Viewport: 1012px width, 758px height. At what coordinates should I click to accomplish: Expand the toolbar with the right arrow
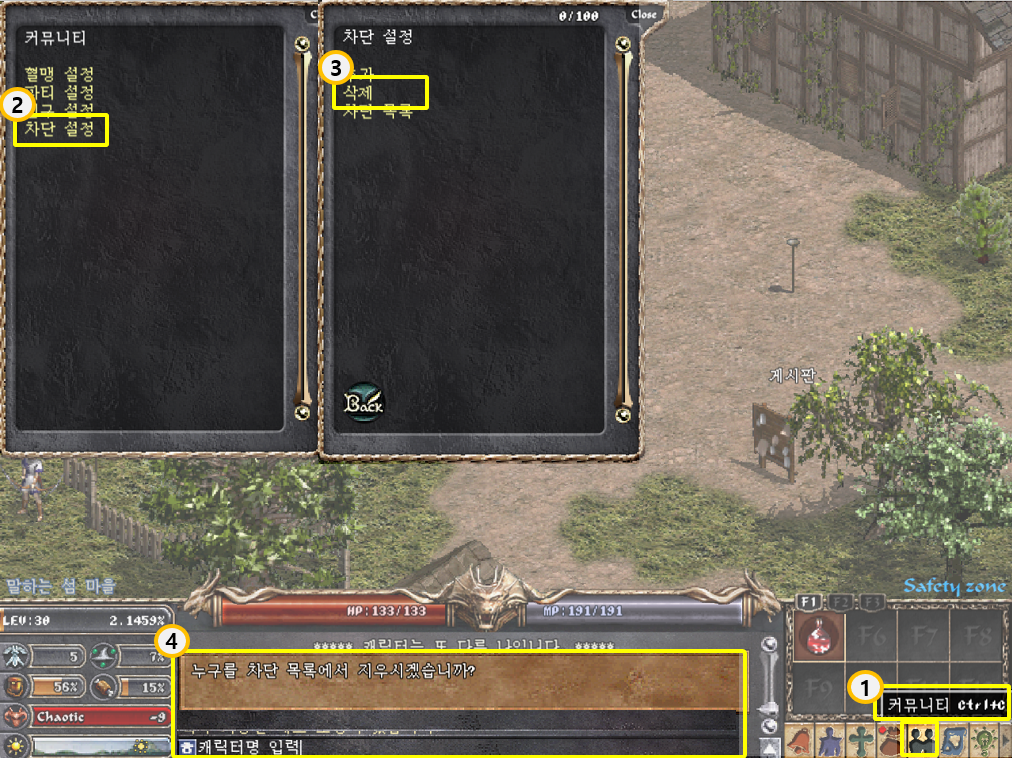click(1004, 741)
